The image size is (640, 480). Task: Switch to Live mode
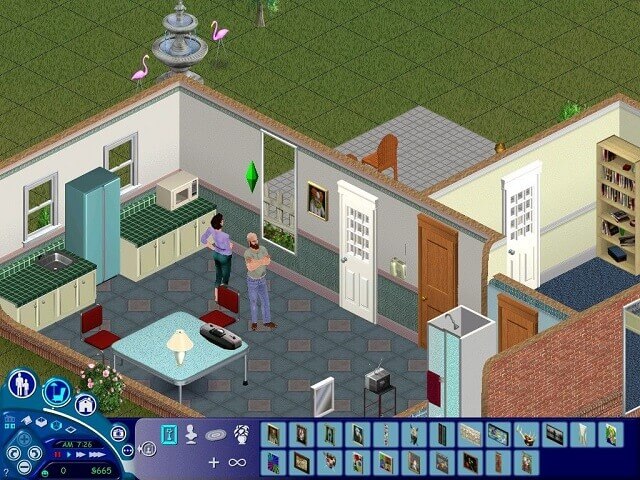click(x=22, y=384)
